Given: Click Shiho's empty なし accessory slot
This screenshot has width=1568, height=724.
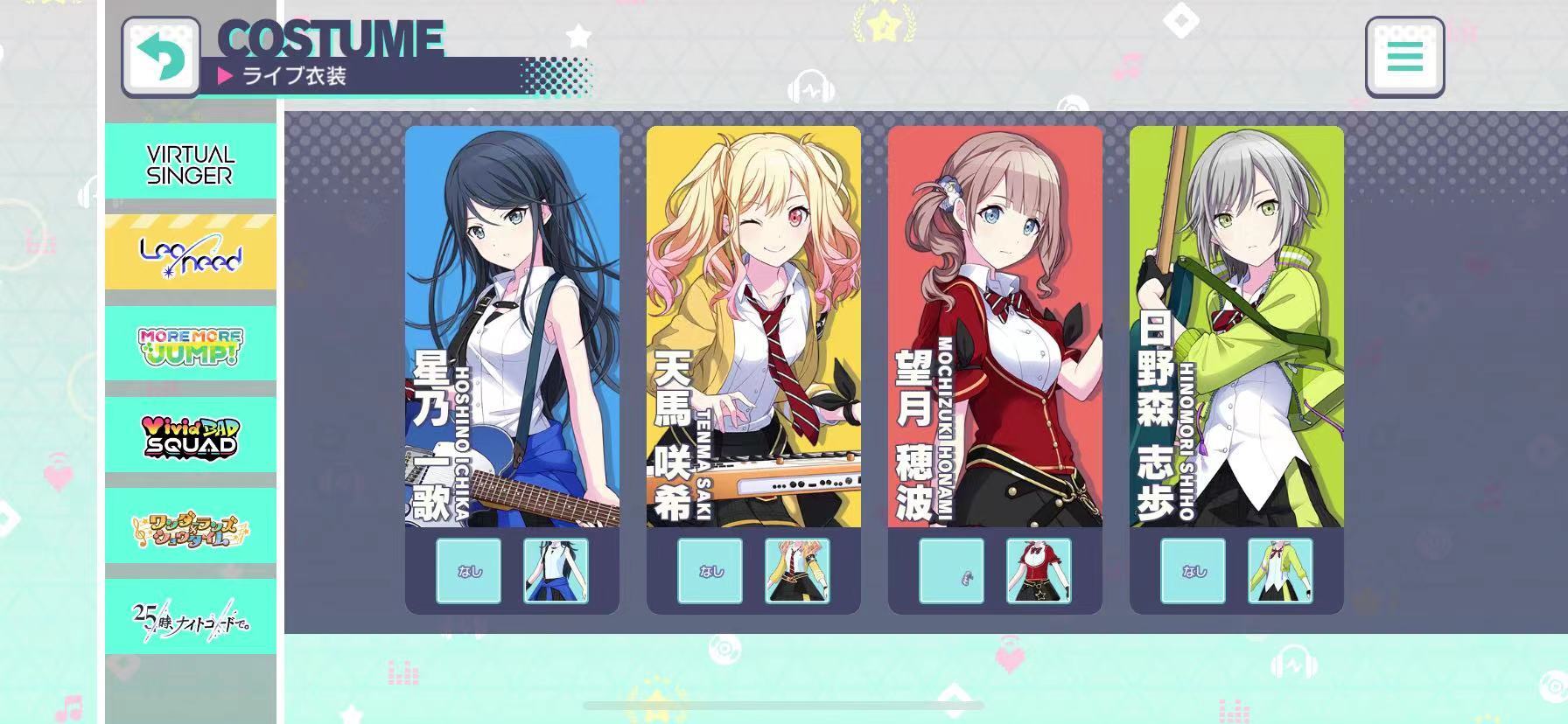Looking at the screenshot, I should tap(1193, 571).
